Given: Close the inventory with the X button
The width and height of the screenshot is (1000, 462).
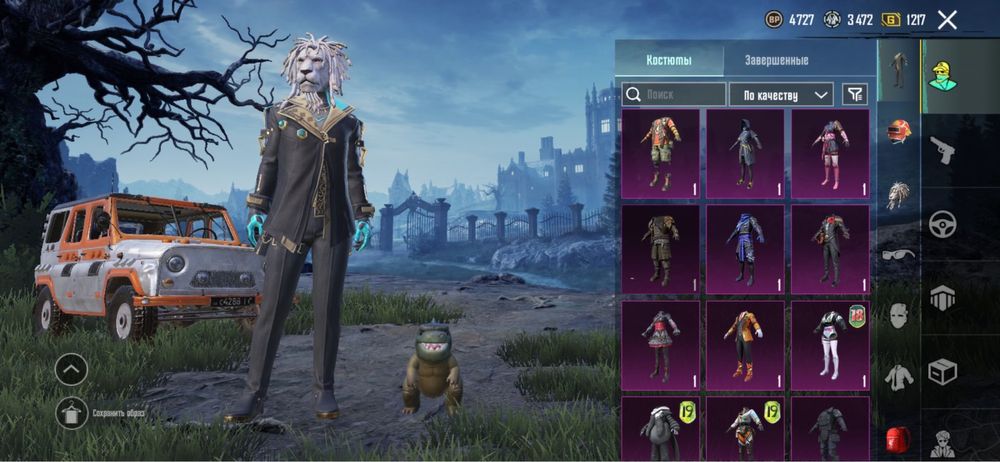Looking at the screenshot, I should (x=947, y=19).
